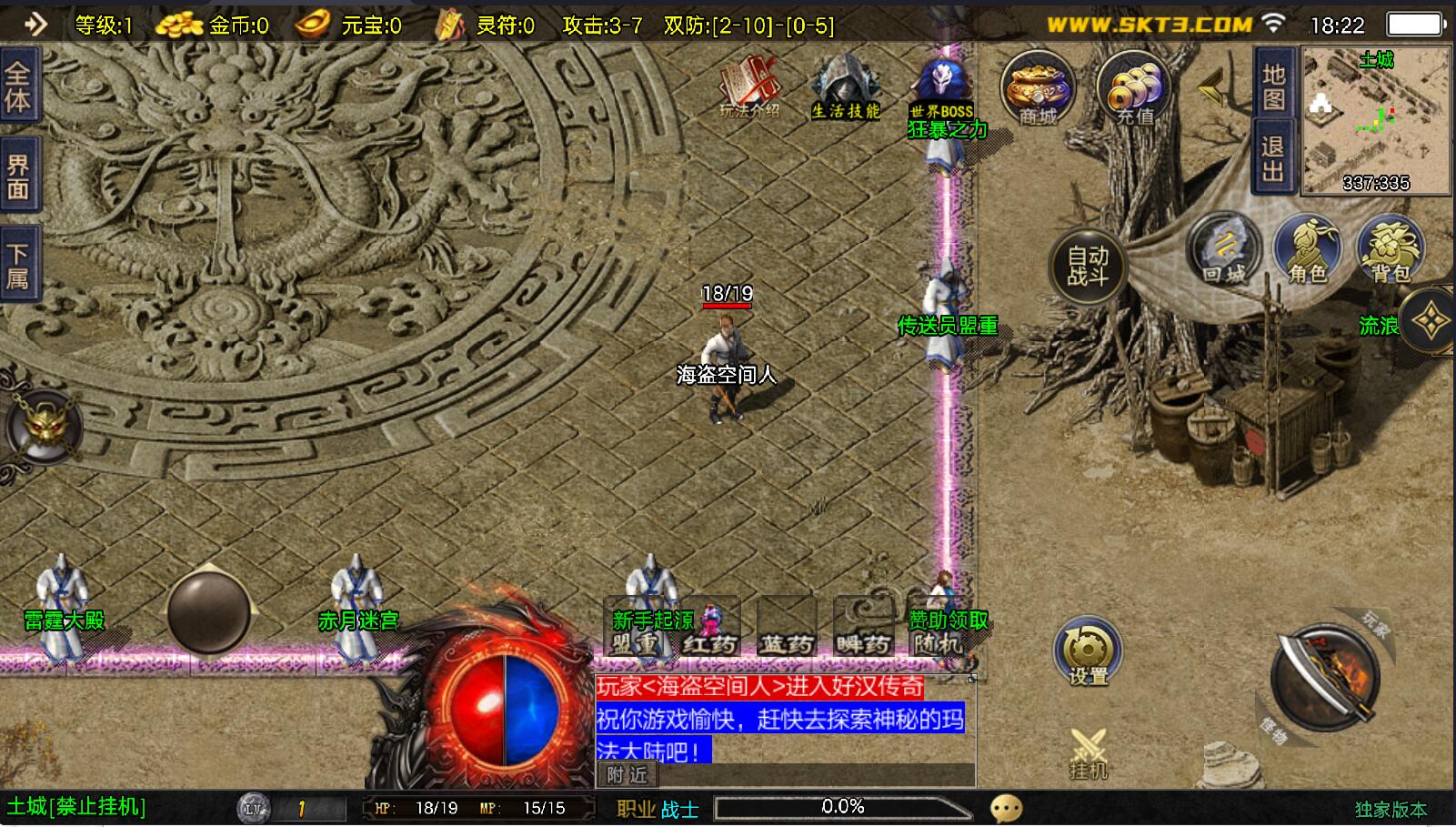Open the 设置 settings gear
This screenshot has width=1456, height=827.
click(1088, 651)
